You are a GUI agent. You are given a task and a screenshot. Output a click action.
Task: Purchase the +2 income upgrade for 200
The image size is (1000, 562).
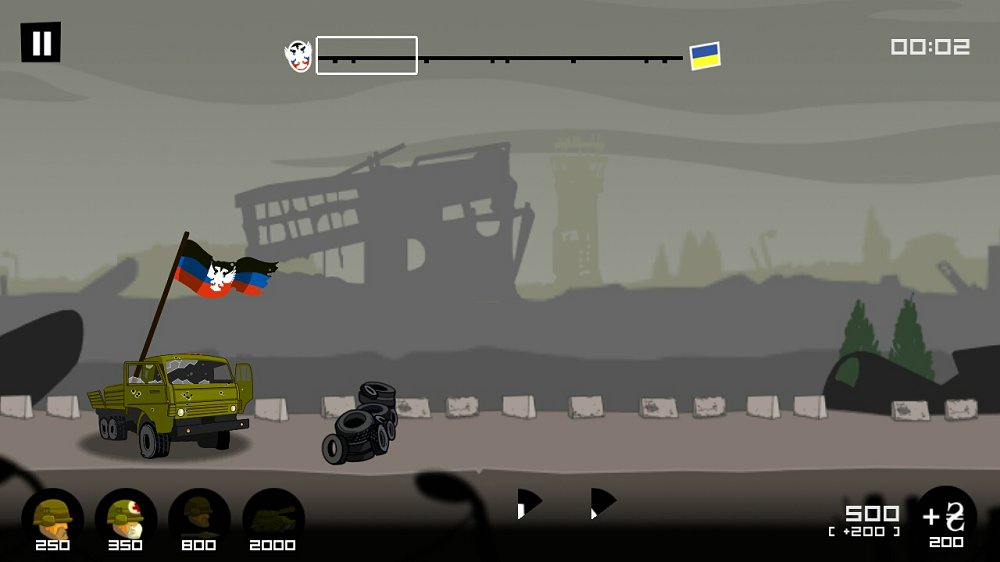946,518
